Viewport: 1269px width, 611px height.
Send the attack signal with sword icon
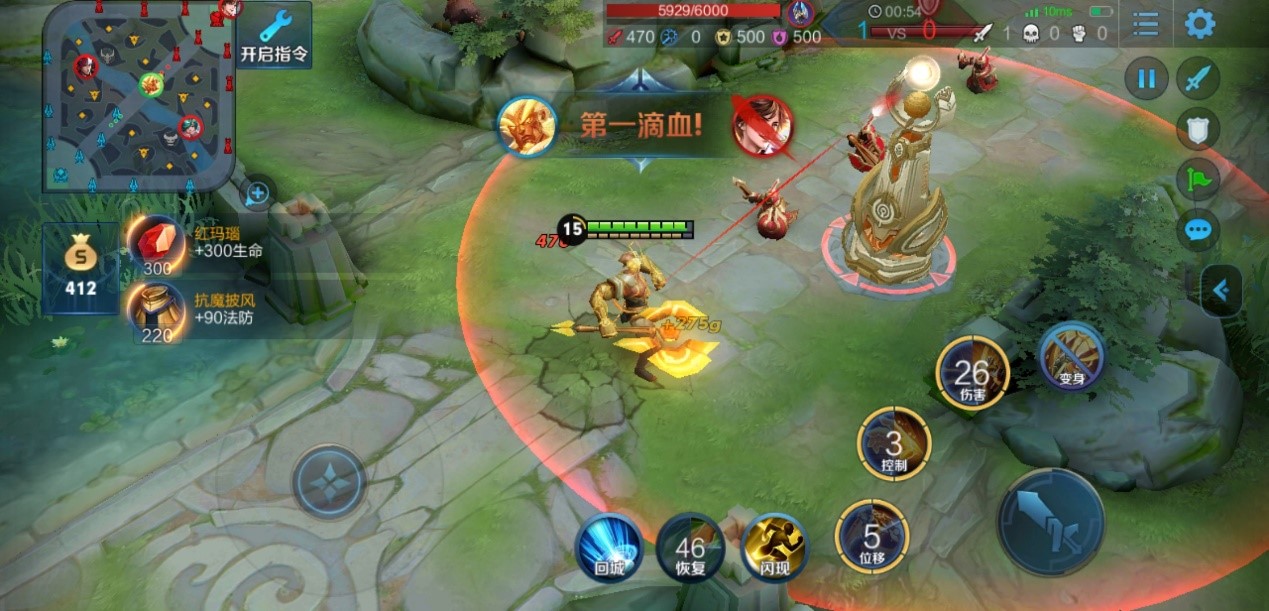point(1198,78)
